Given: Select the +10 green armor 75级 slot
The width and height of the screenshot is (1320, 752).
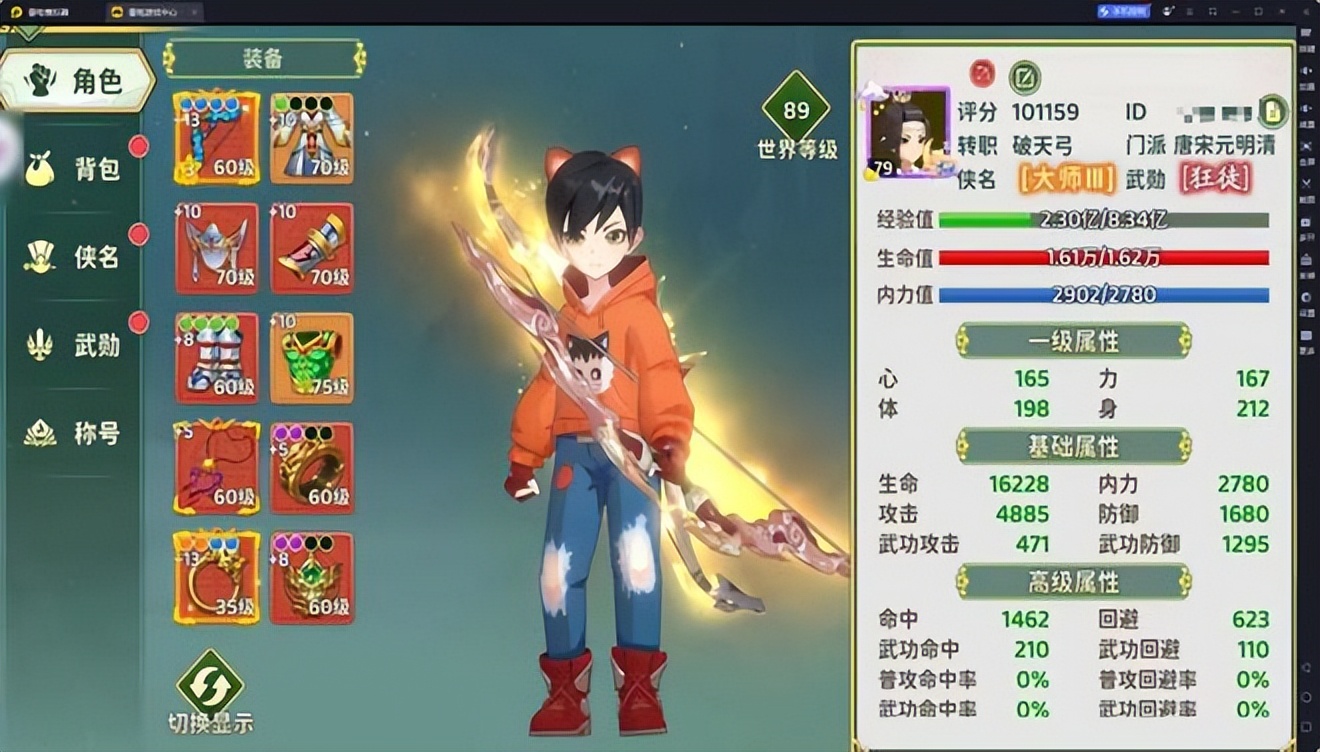Looking at the screenshot, I should pyautogui.click(x=310, y=358).
